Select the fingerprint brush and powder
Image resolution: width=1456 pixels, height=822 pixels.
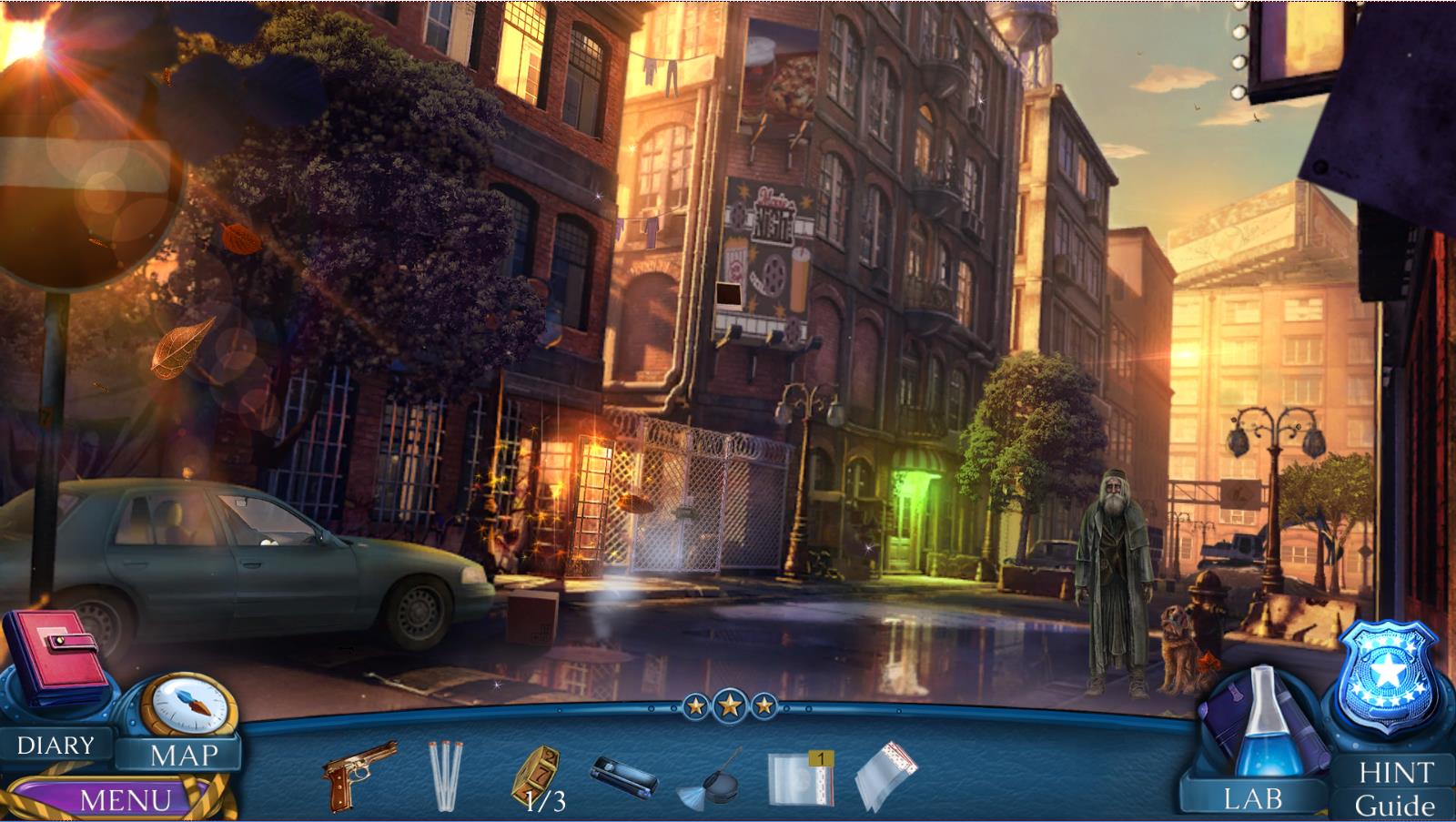click(711, 778)
